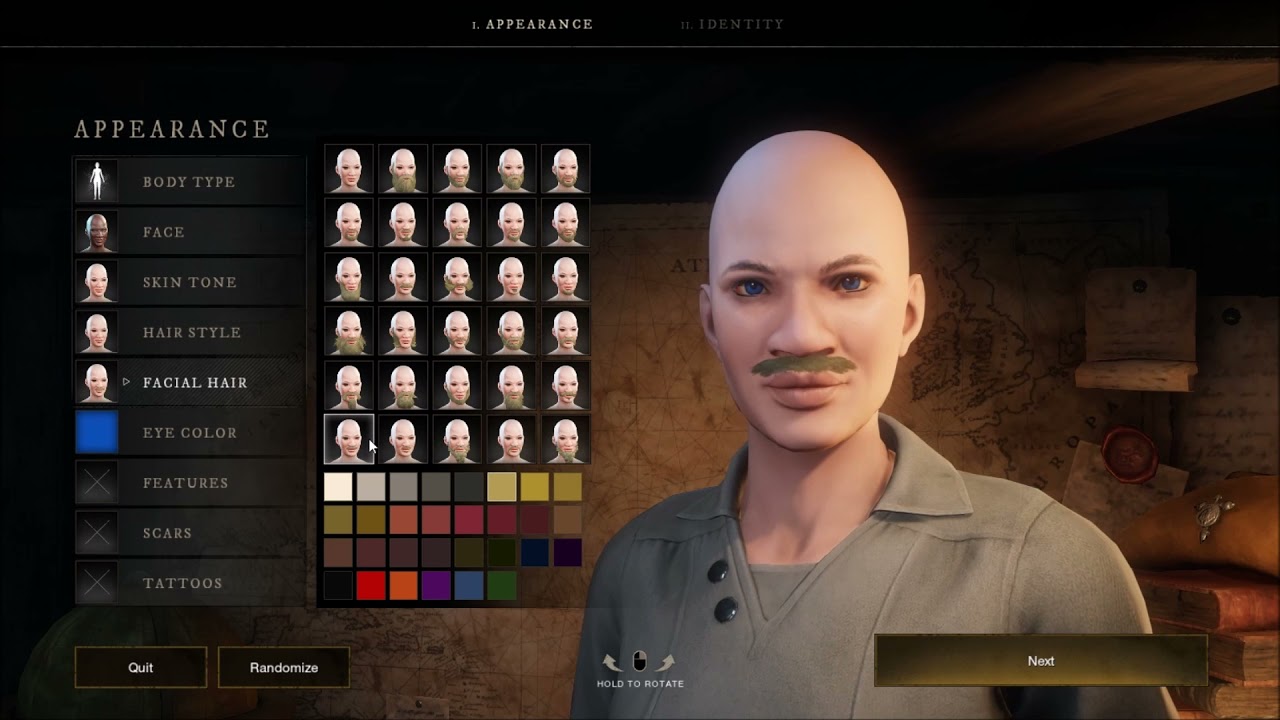Select the Tattoos category
The image size is (1280, 720).
point(183,583)
